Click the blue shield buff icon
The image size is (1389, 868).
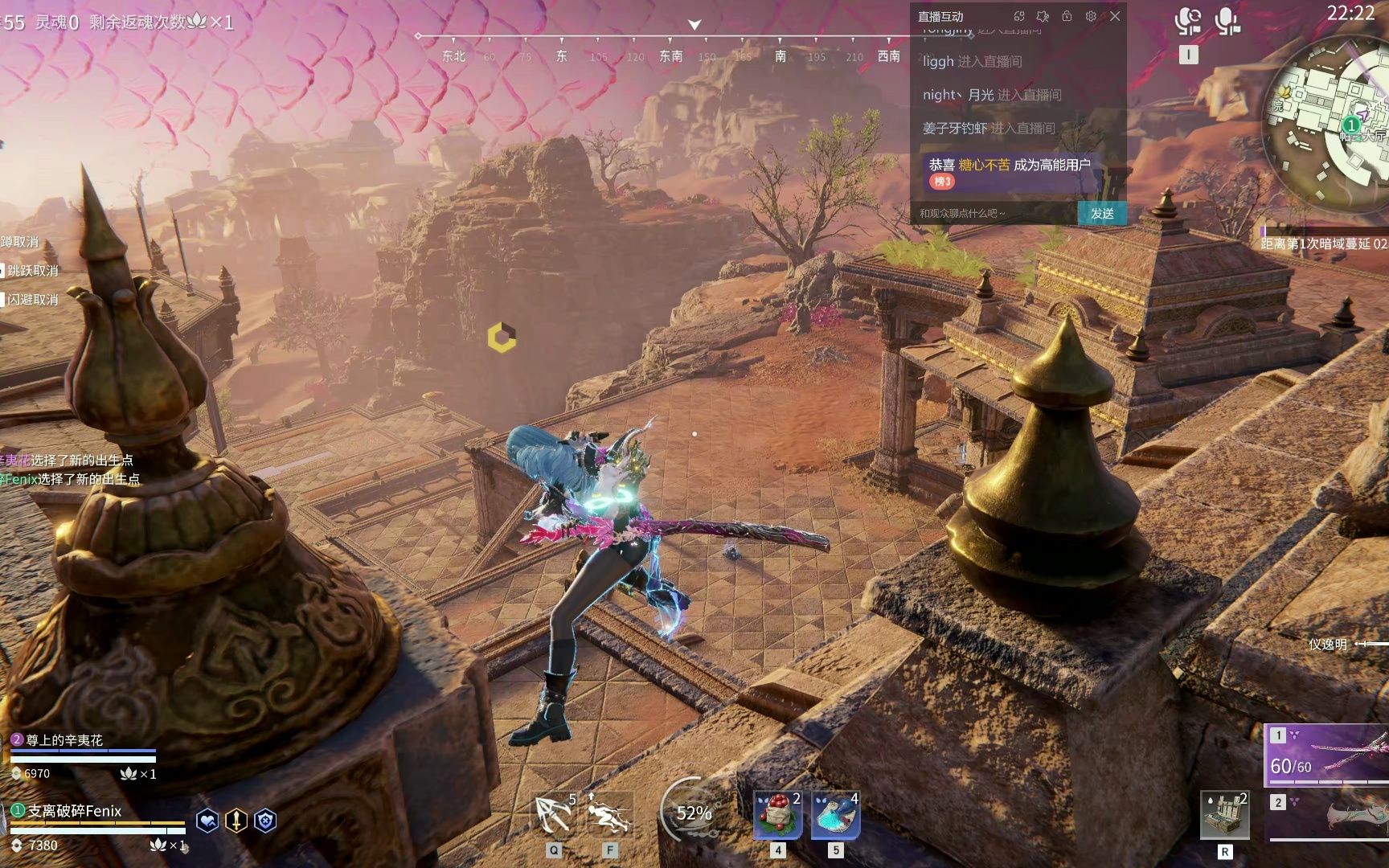pyautogui.click(x=265, y=821)
